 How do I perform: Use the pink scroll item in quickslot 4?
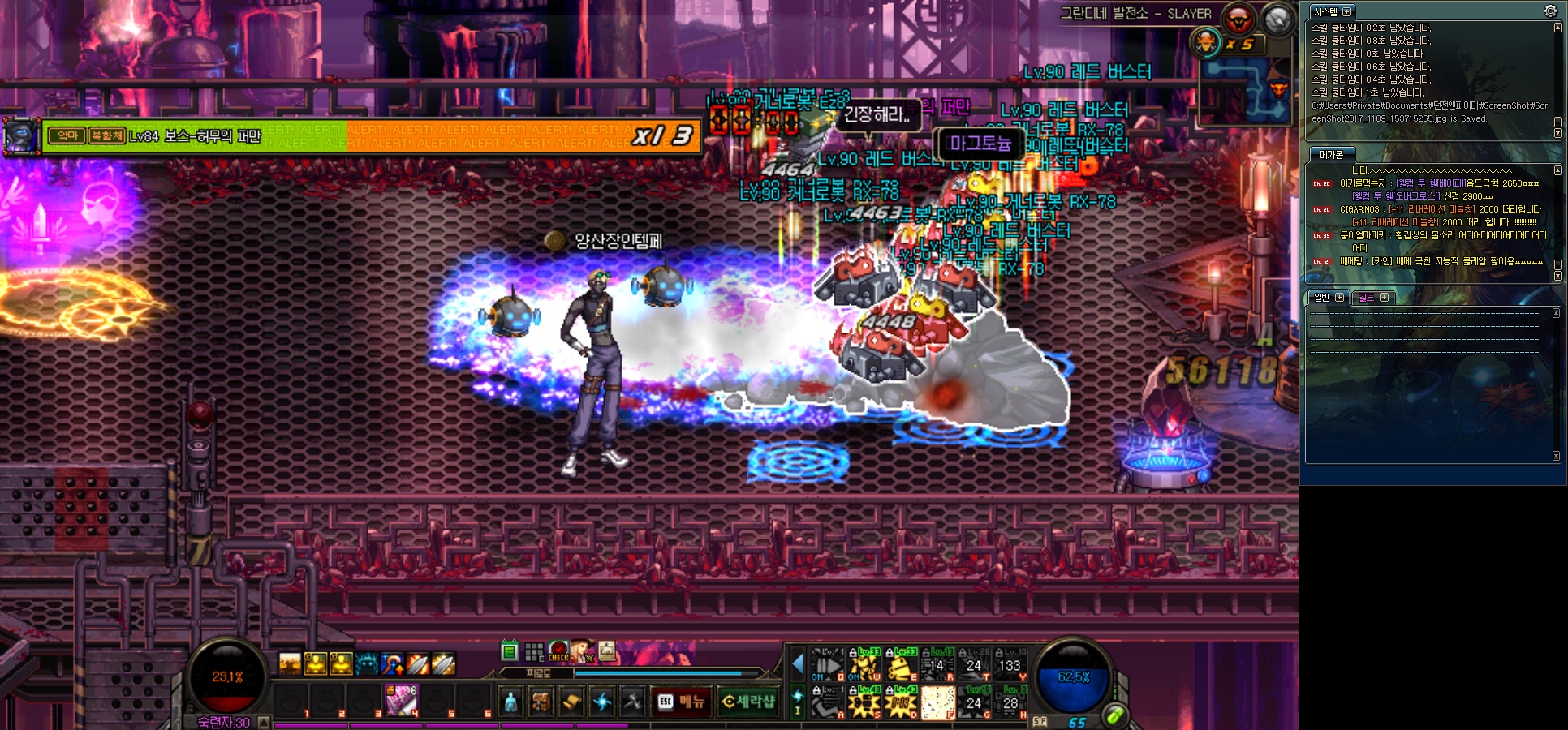(x=401, y=700)
